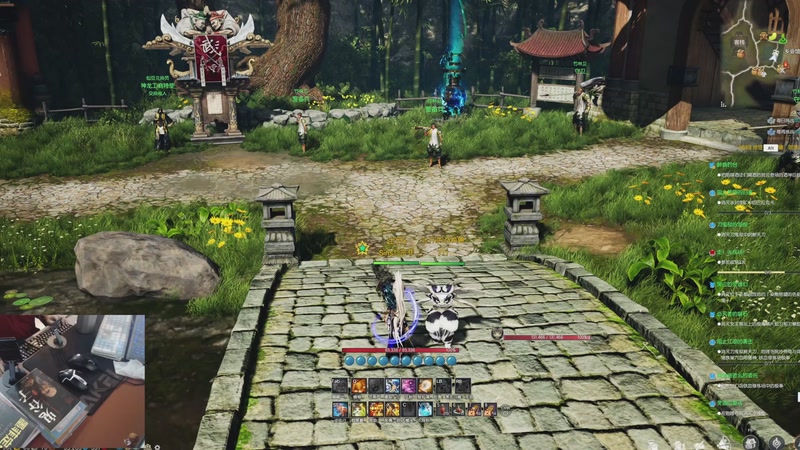
Task: Trigger the purple skill in the hotbar
Action: (x=408, y=386)
